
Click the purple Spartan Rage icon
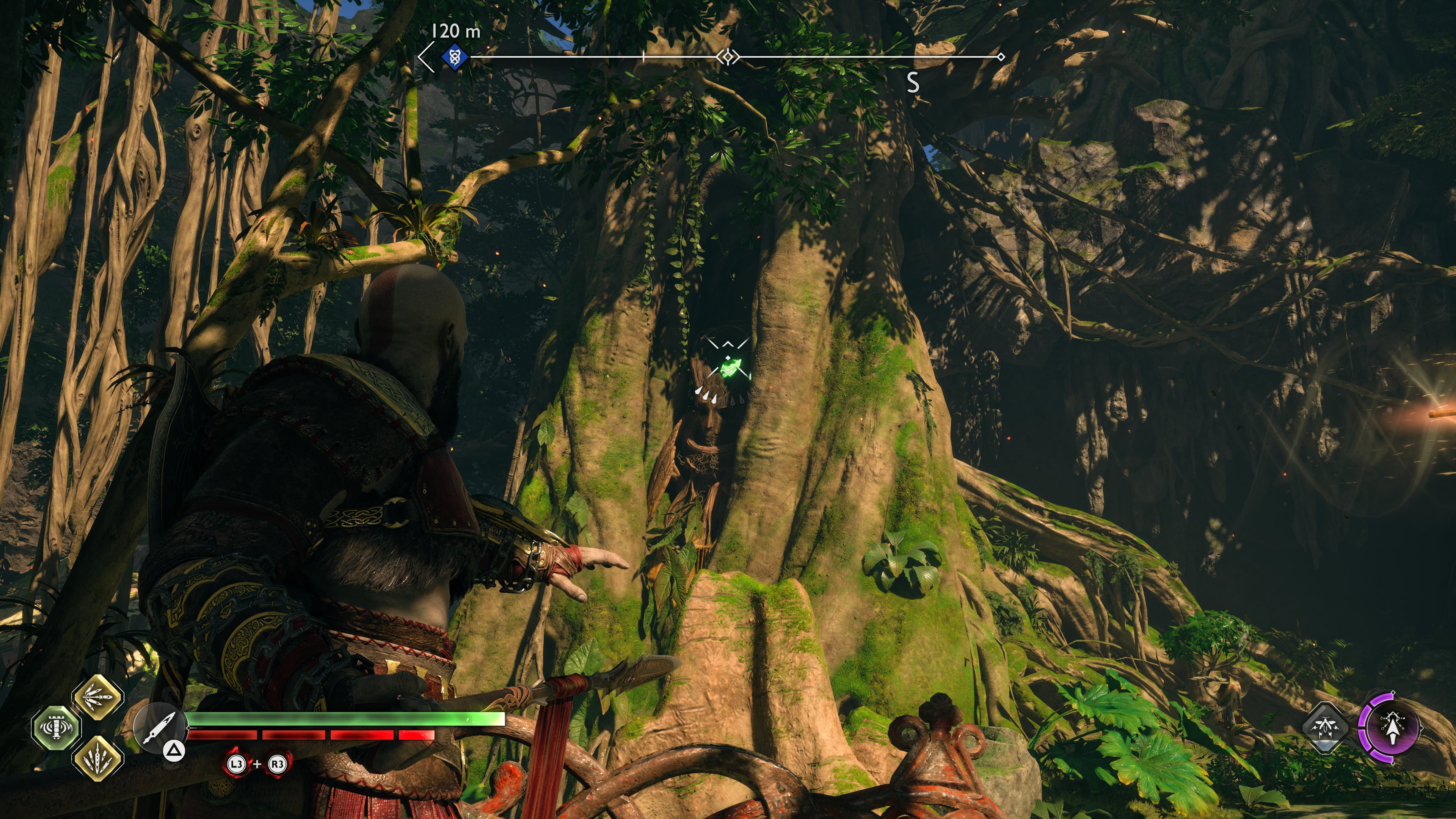1391,728
